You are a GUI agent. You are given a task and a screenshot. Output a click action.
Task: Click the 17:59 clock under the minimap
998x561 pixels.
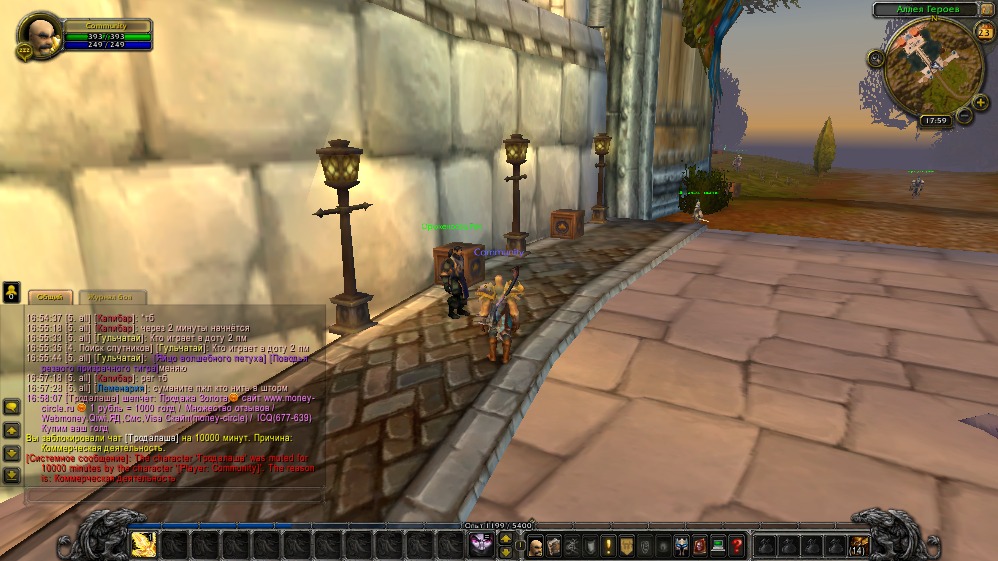click(936, 120)
